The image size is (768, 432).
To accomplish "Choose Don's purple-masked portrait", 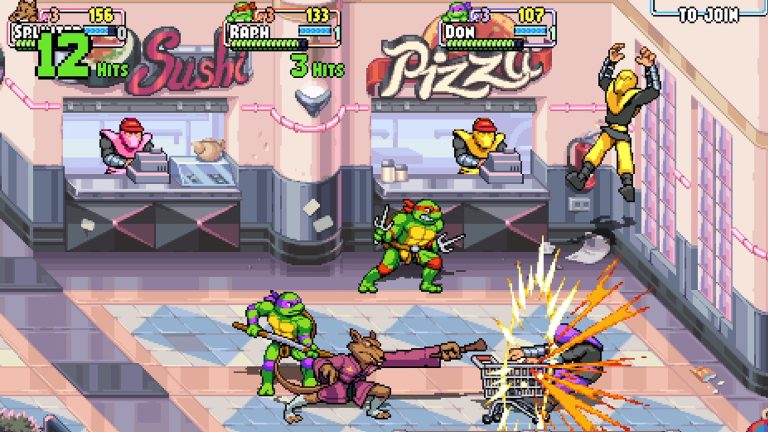I will click(454, 13).
